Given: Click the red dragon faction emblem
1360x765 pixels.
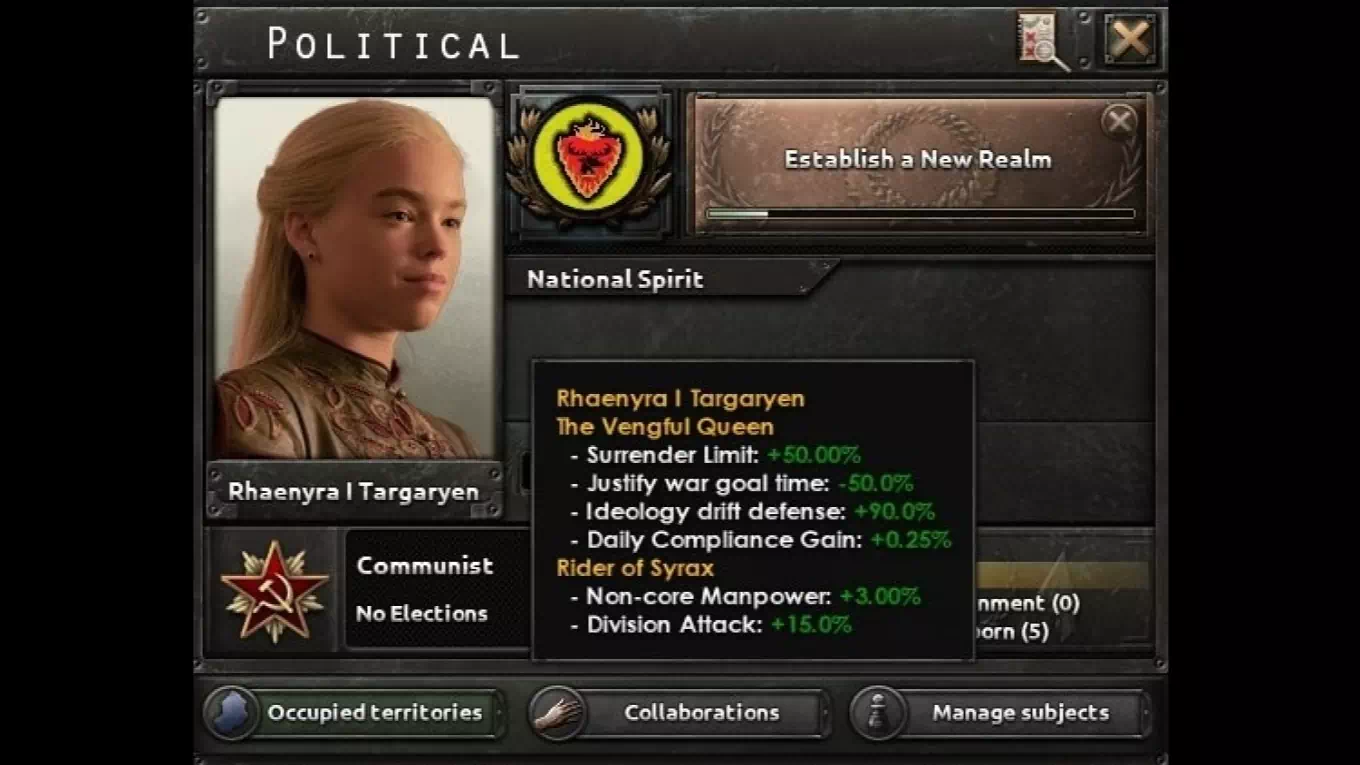Looking at the screenshot, I should (x=588, y=162).
